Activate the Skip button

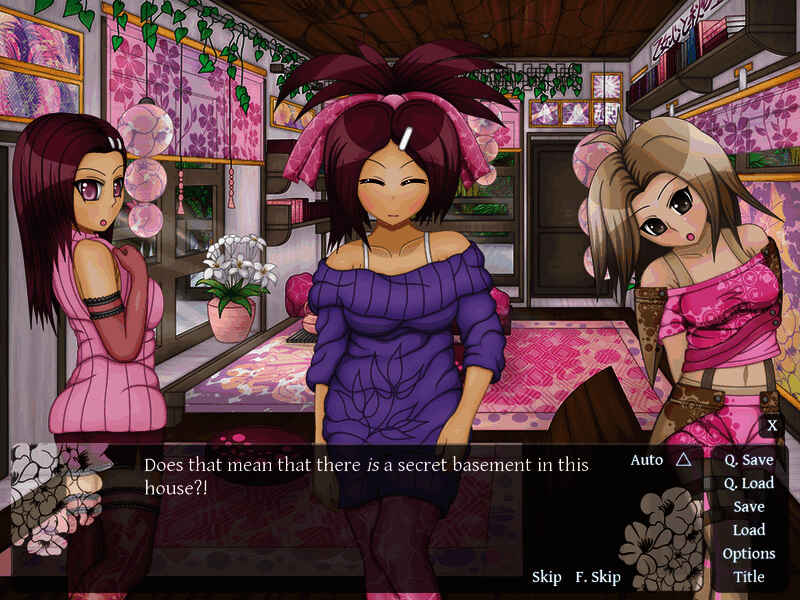546,577
